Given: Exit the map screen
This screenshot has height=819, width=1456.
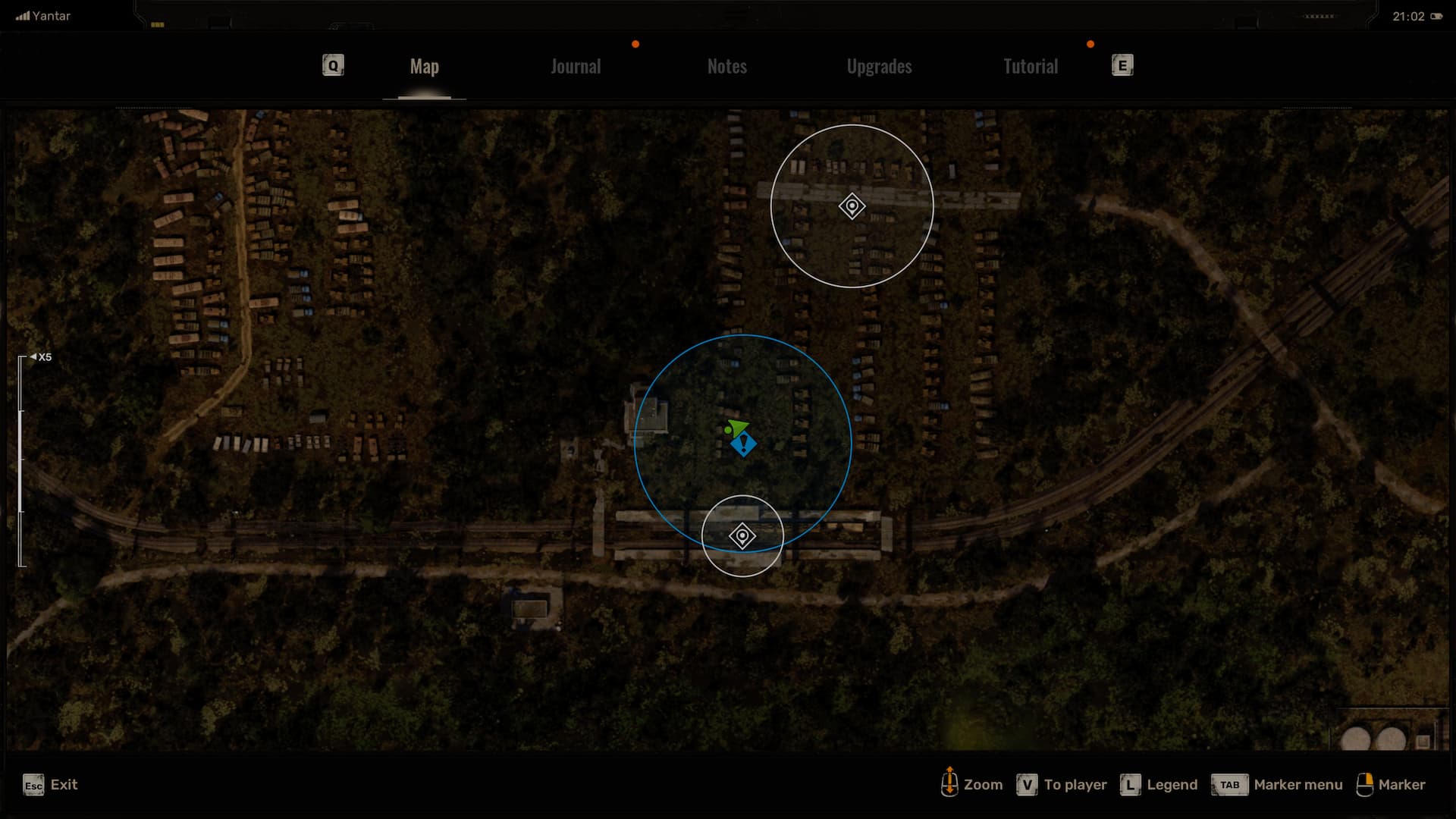Looking at the screenshot, I should (50, 785).
